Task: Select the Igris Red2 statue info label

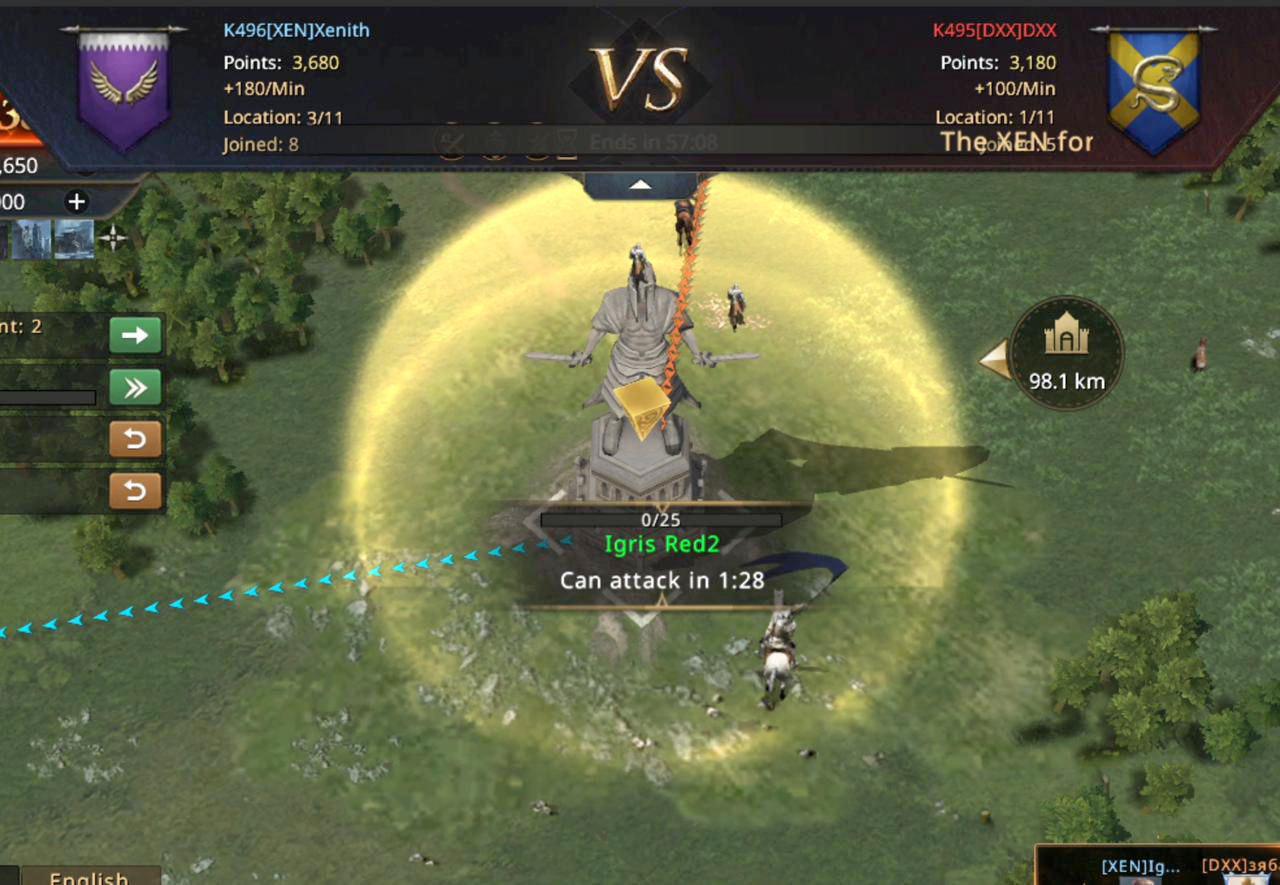Action: (661, 545)
